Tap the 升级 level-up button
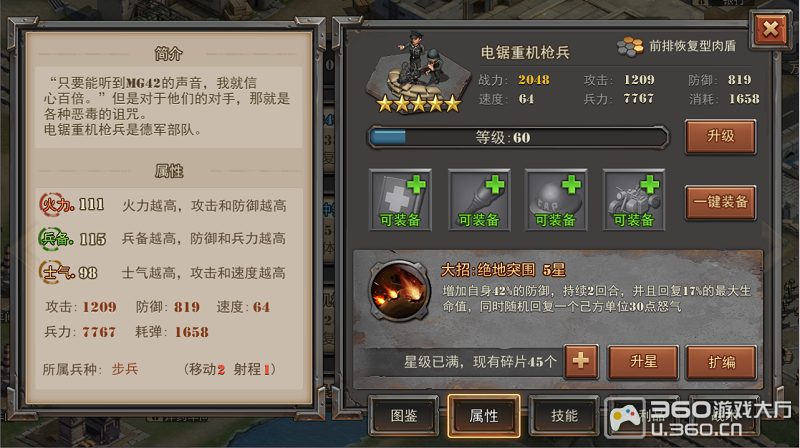The image size is (800, 448). coord(720,136)
